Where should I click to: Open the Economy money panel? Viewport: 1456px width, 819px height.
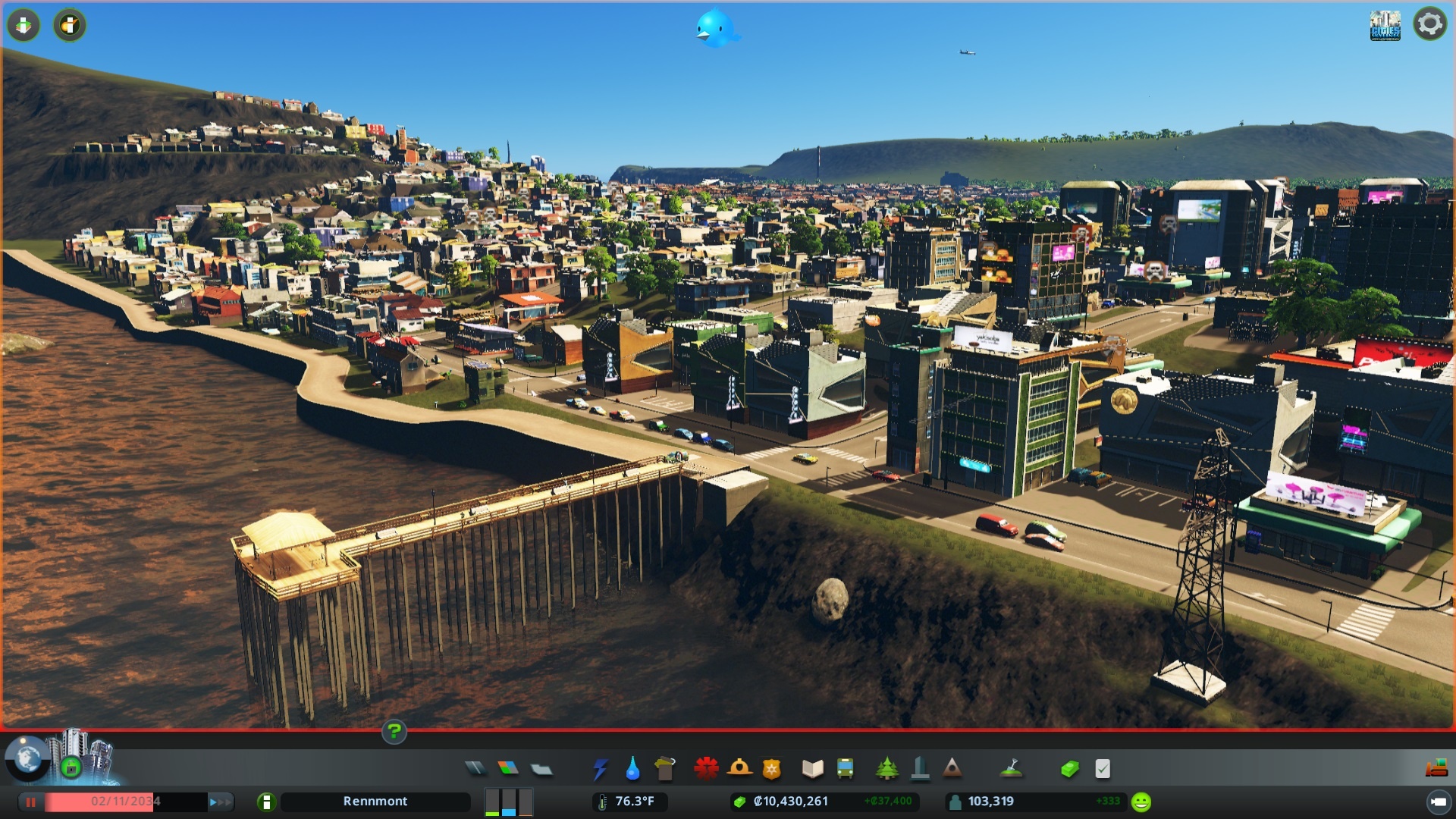pos(1069,769)
